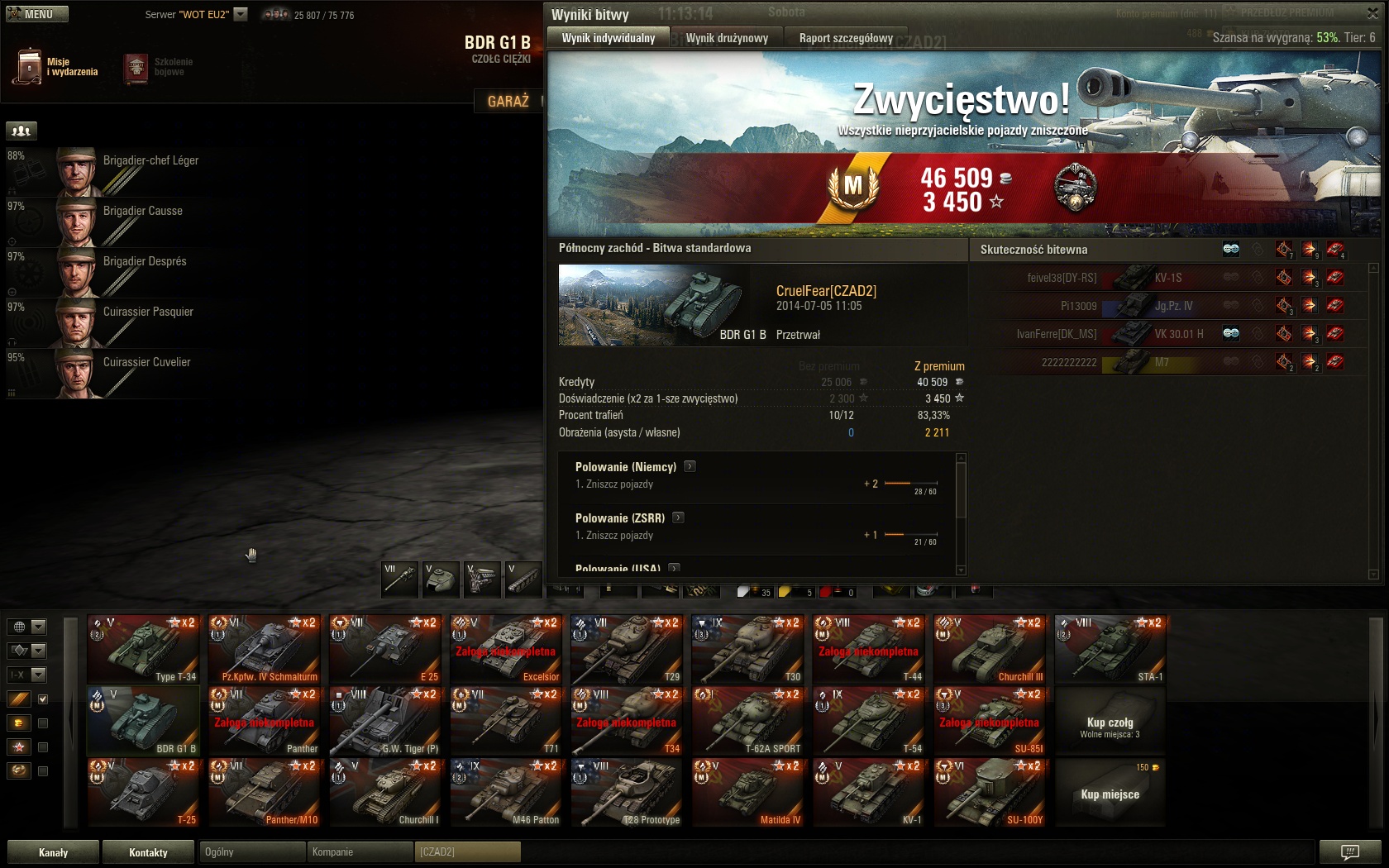Screen dimensions: 1389x868
Task: Expand the Polowanie (Niemcy) mission details
Action: click(690, 466)
